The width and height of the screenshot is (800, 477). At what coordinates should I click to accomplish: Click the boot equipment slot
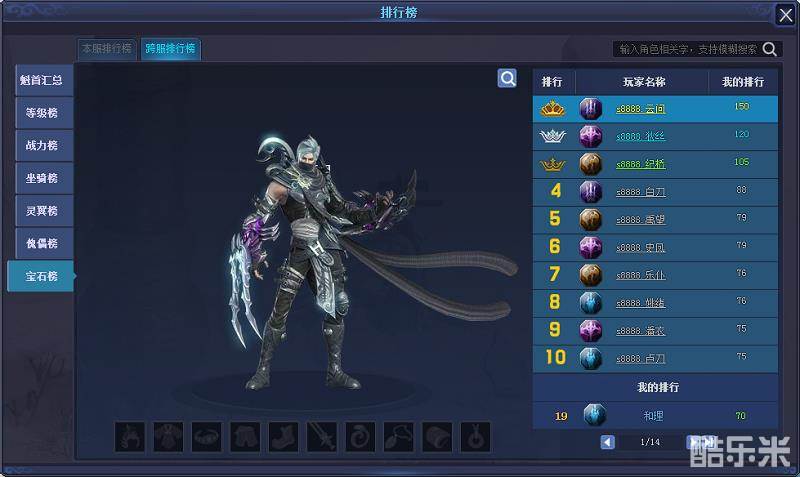click(x=283, y=436)
